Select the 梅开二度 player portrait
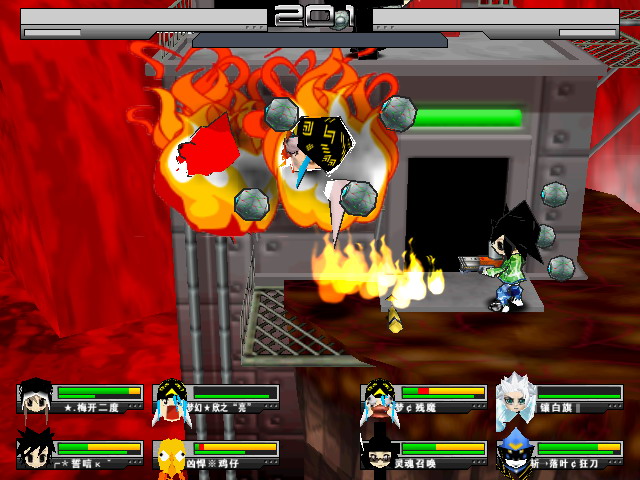The height and width of the screenshot is (480, 640). (36, 396)
